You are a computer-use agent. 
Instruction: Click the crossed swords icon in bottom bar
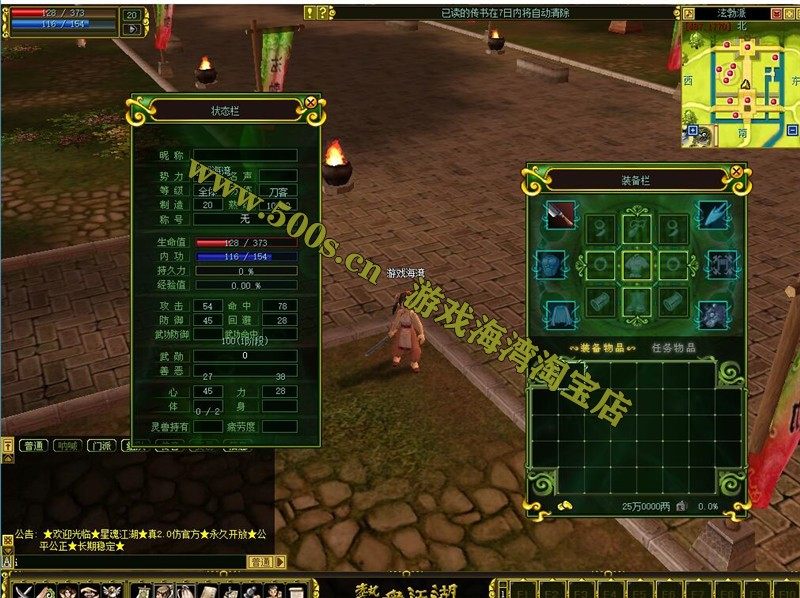tap(22, 590)
